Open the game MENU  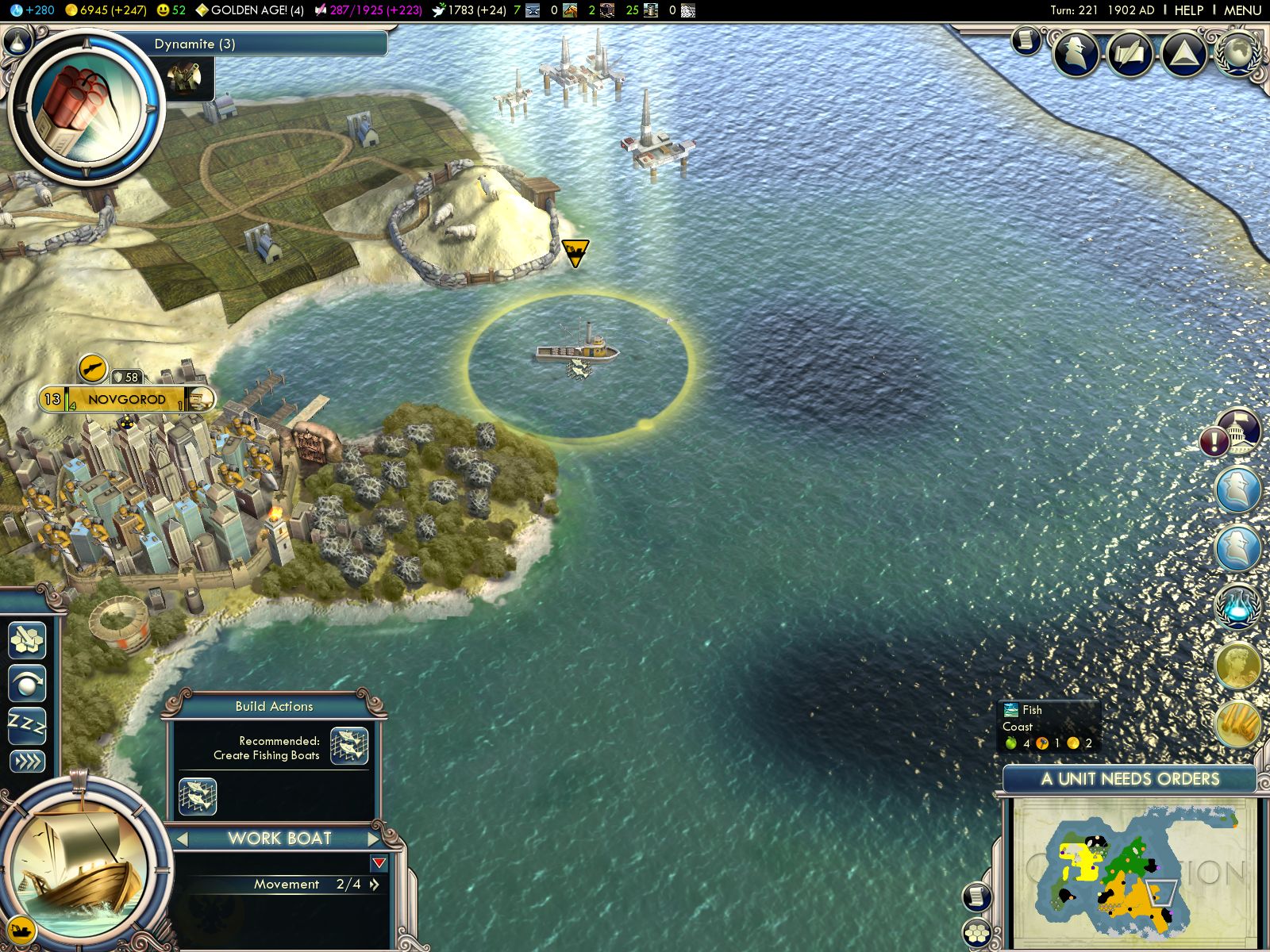(1242, 10)
